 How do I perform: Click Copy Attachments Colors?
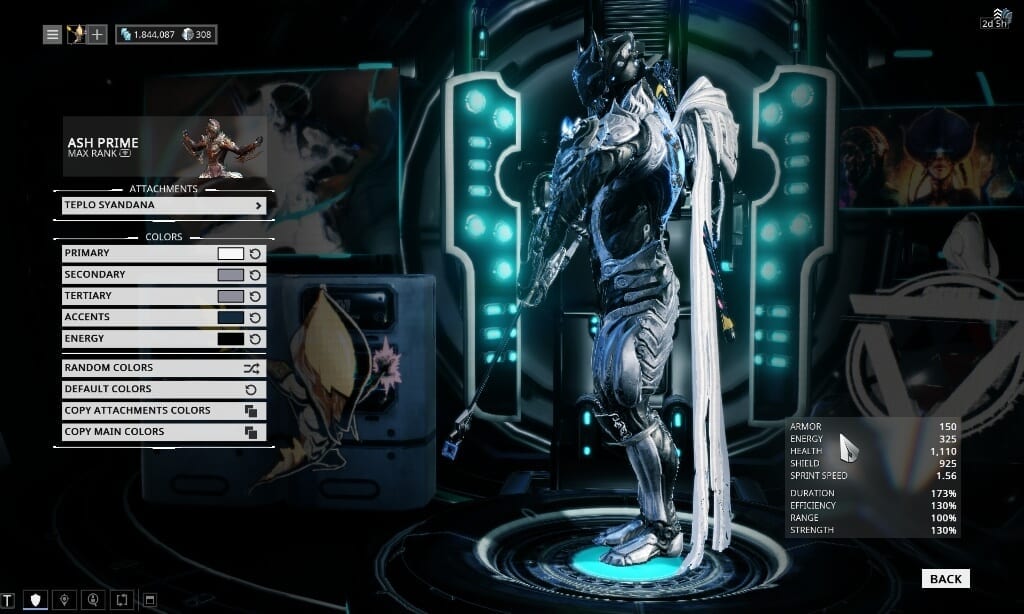(x=164, y=410)
